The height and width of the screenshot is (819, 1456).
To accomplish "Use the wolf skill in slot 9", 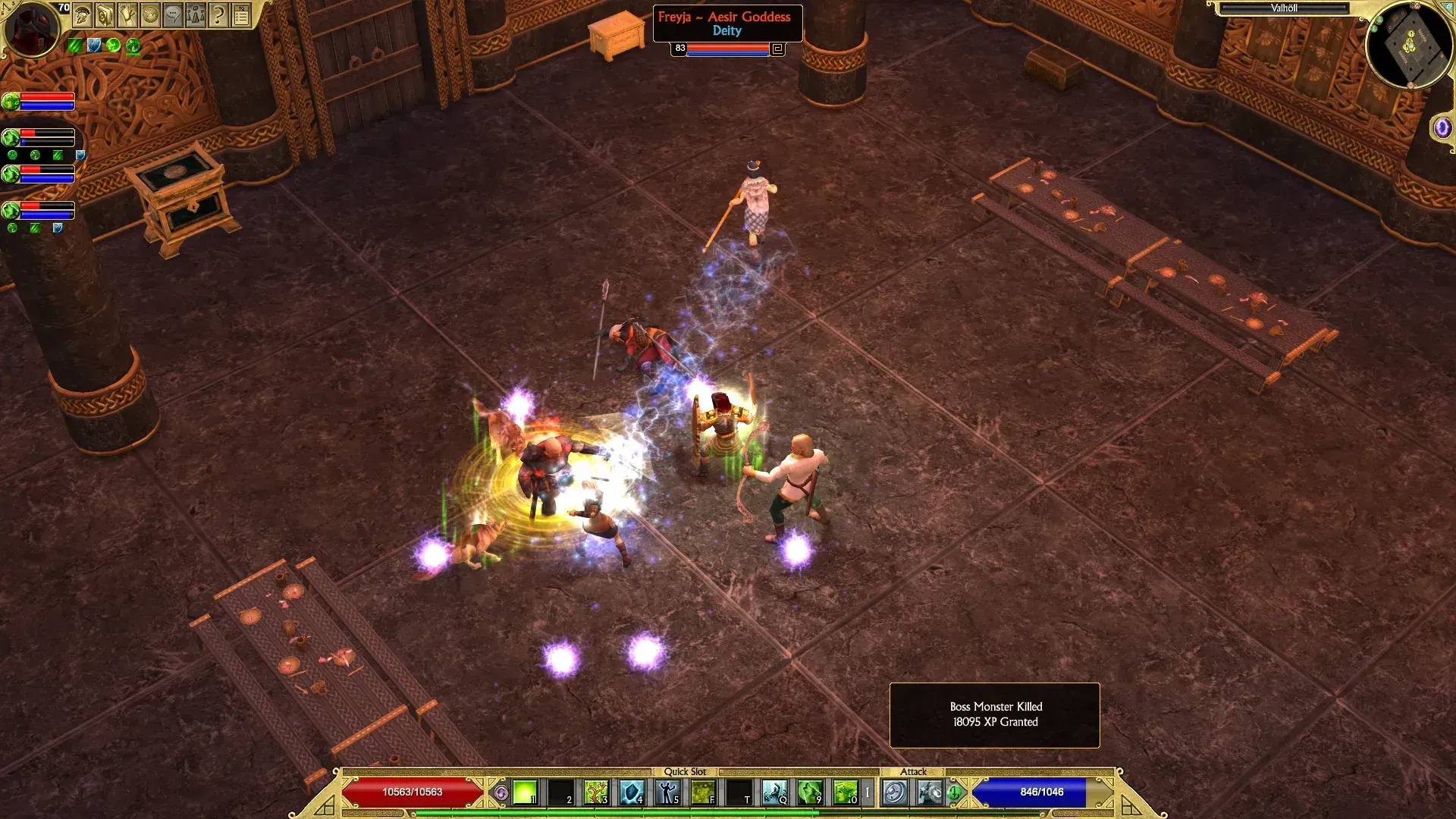I will (x=810, y=792).
